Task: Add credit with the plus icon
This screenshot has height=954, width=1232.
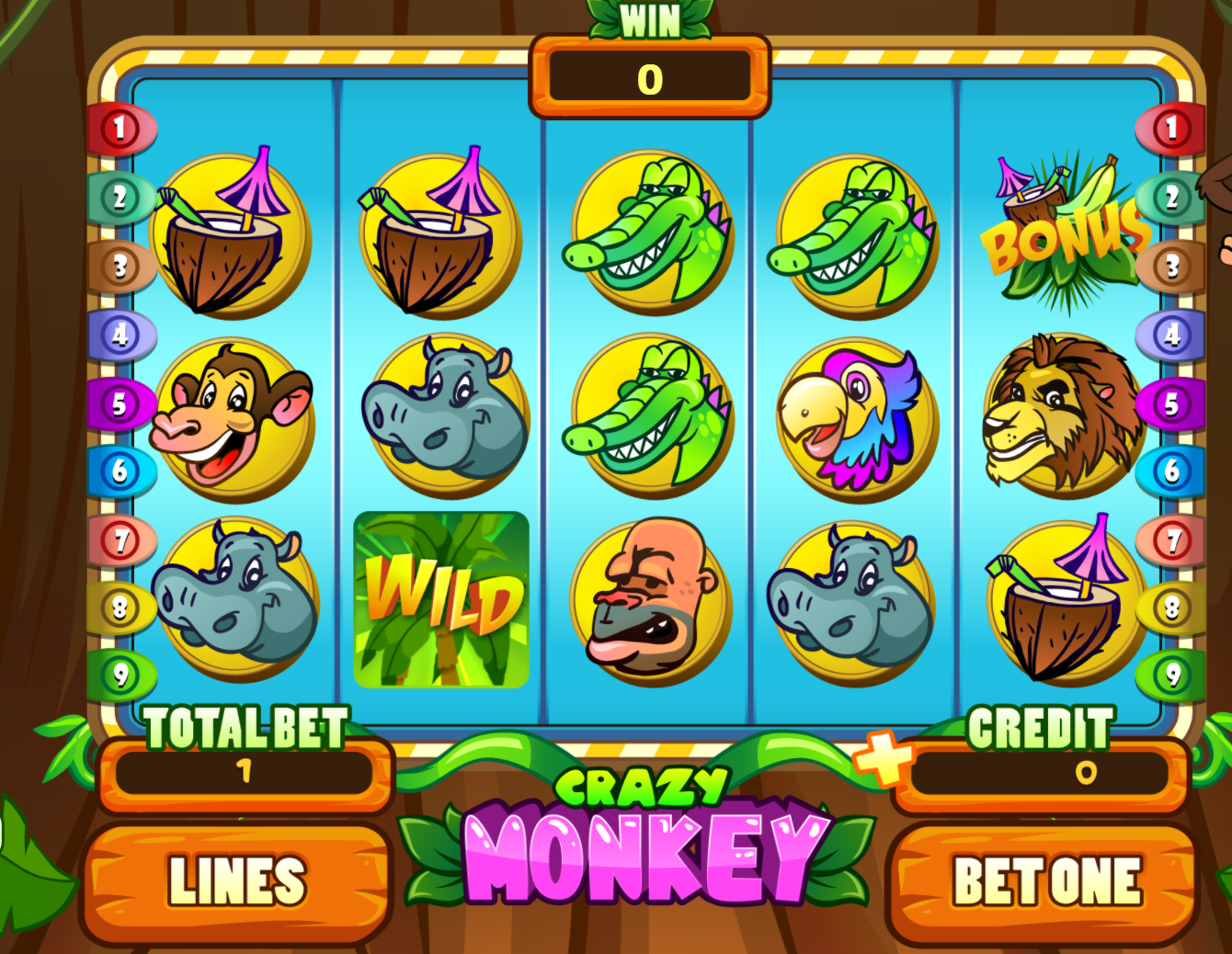Action: coord(882,758)
